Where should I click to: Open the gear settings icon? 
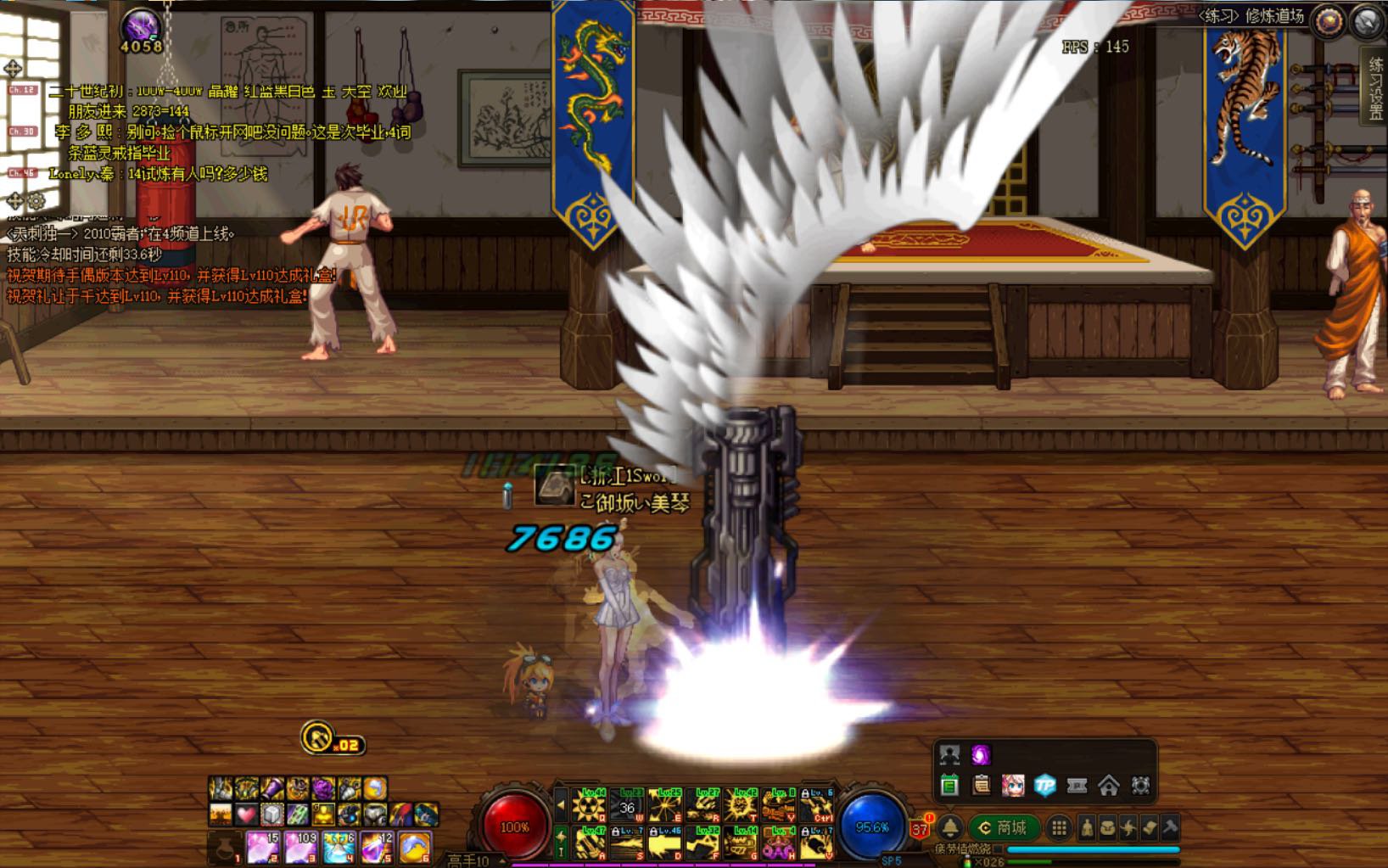(x=1140, y=786)
